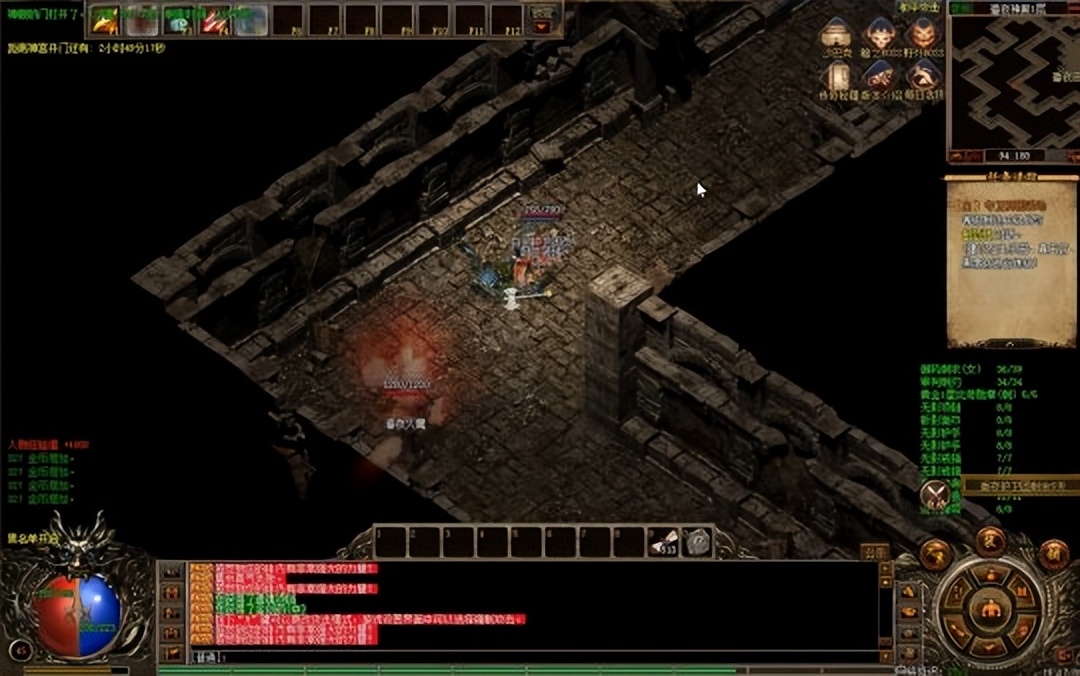Use the red slash skill in F4 slot

tap(214, 20)
